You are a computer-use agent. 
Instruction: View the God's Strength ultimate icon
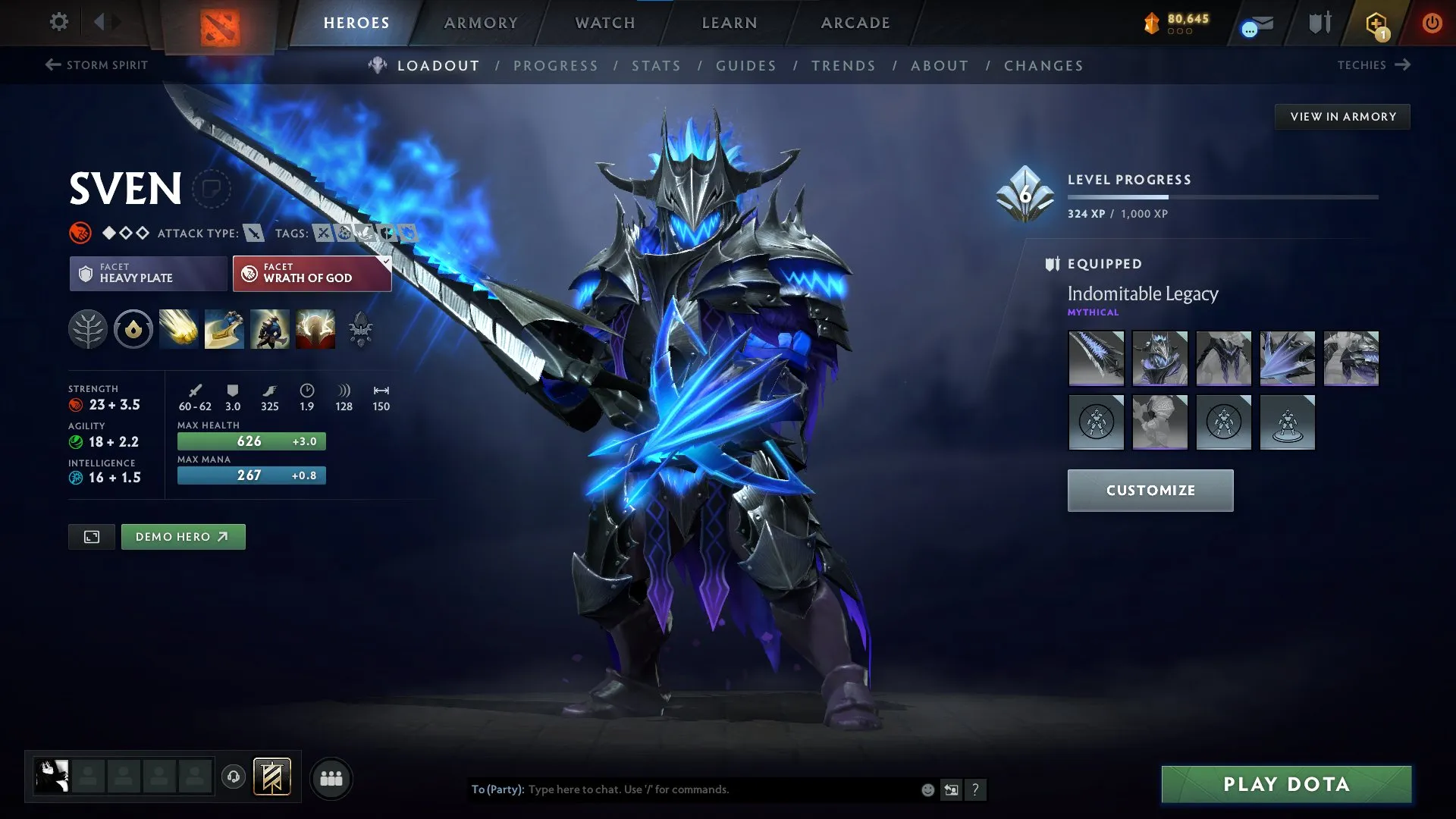[x=315, y=329]
